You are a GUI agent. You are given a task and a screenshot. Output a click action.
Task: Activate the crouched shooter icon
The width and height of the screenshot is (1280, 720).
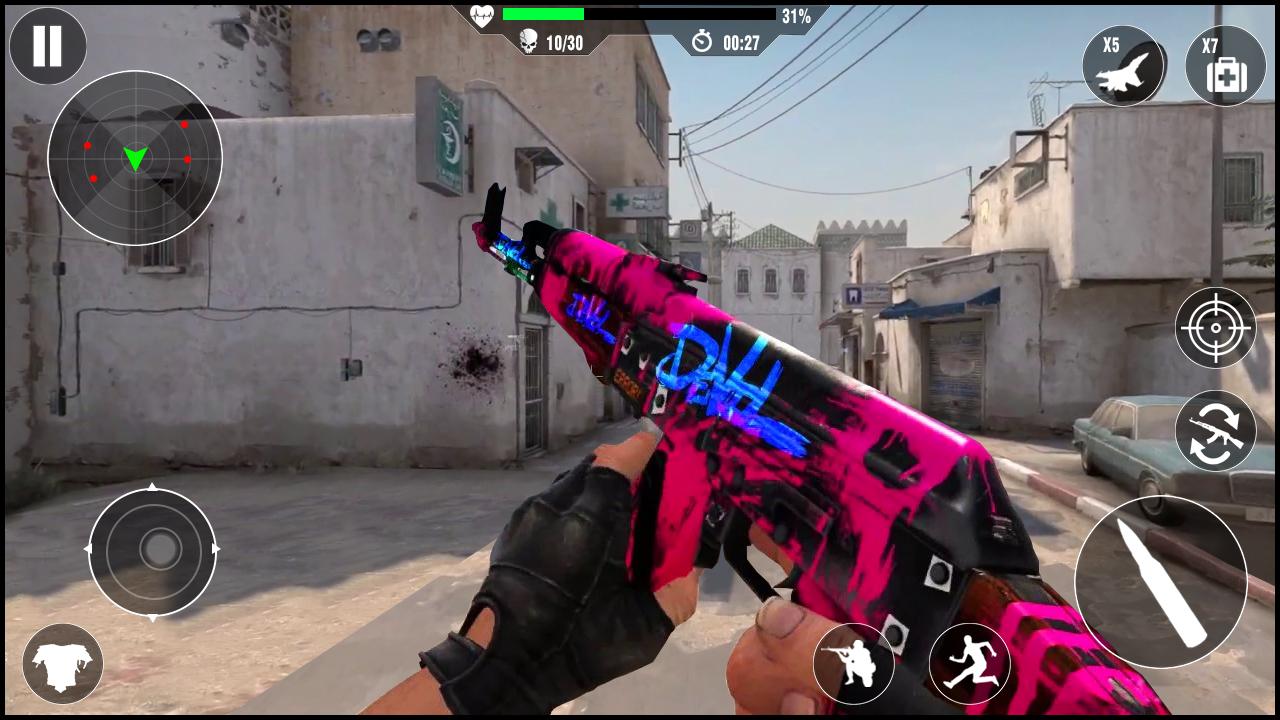click(856, 663)
